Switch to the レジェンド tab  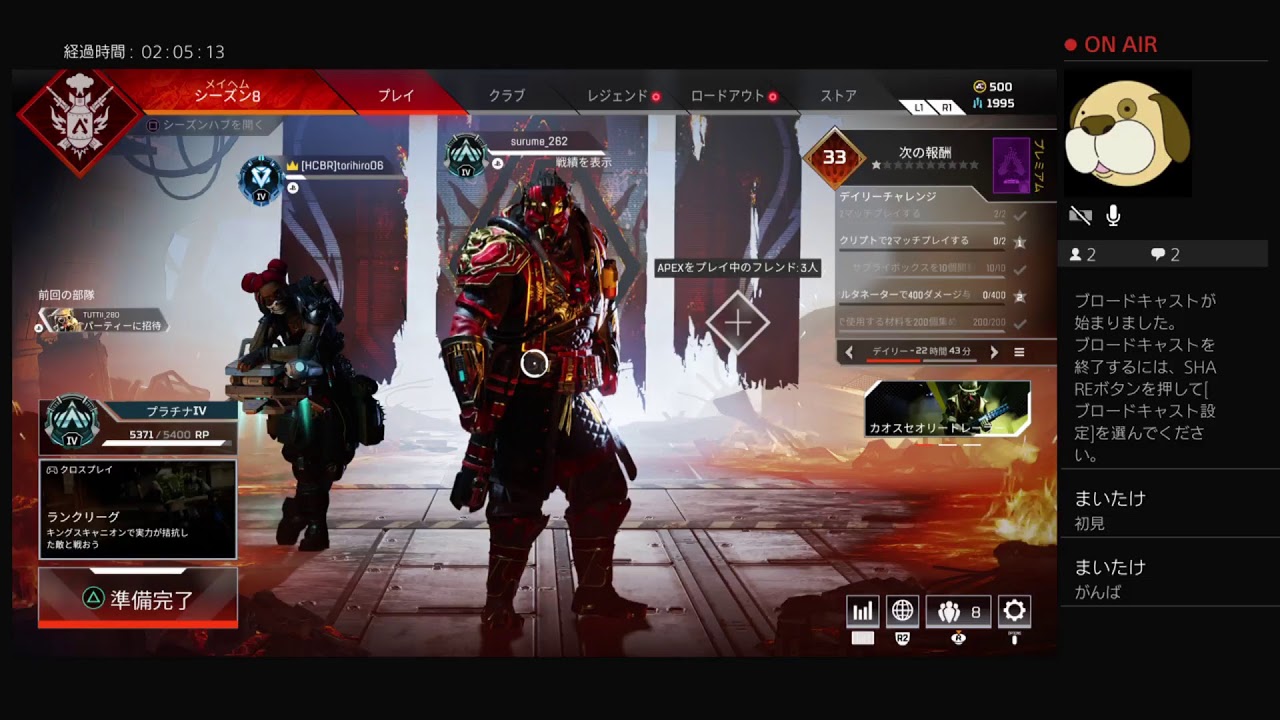point(618,96)
